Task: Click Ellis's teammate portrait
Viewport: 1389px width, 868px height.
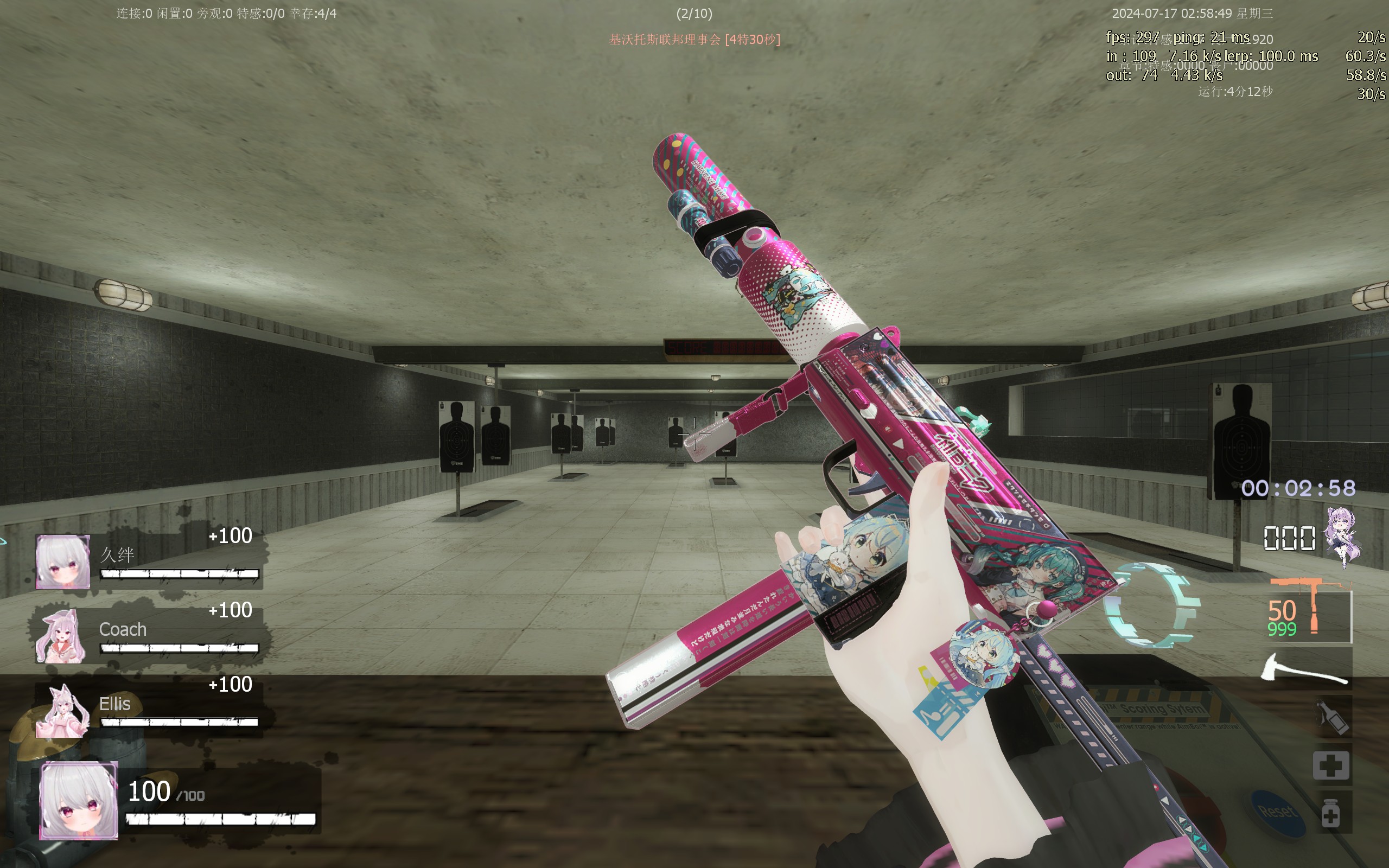Action: (x=62, y=711)
